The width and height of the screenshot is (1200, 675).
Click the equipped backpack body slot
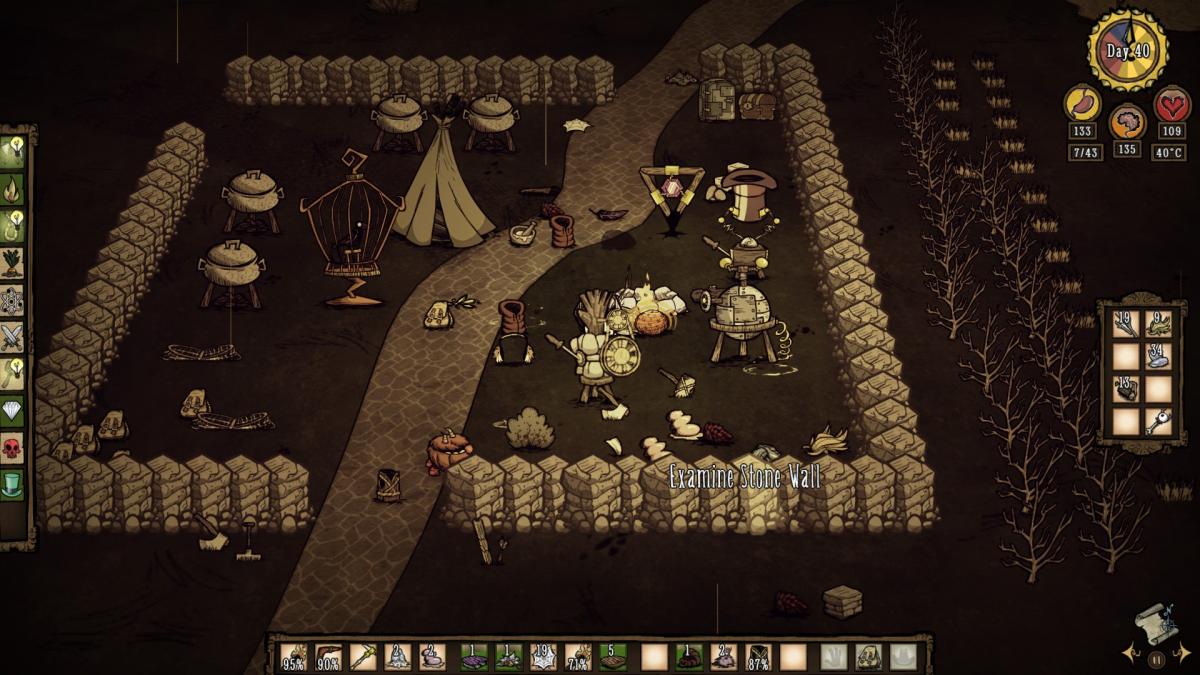868,657
